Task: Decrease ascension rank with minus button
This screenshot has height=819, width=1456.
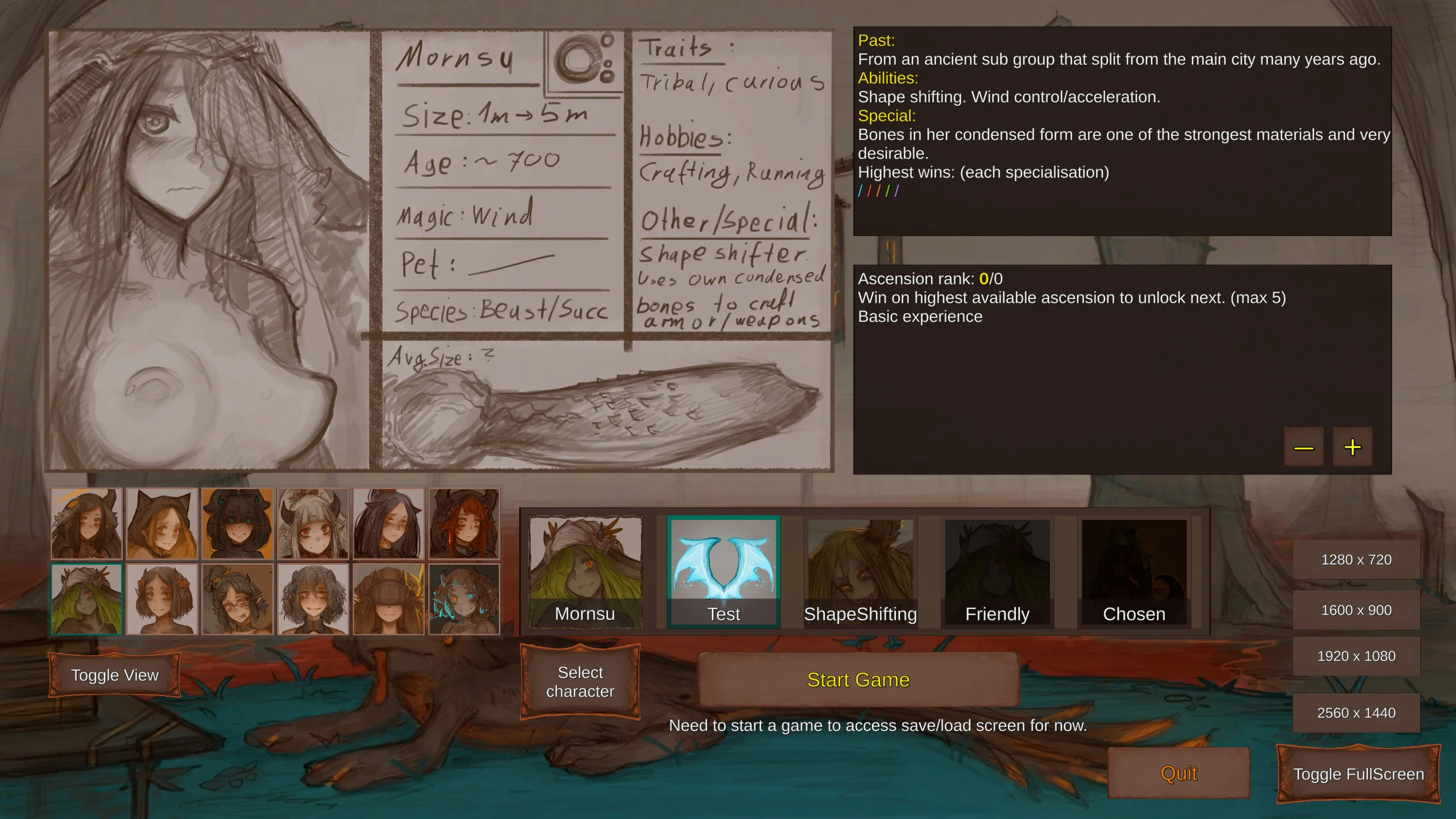Action: 1304,447
